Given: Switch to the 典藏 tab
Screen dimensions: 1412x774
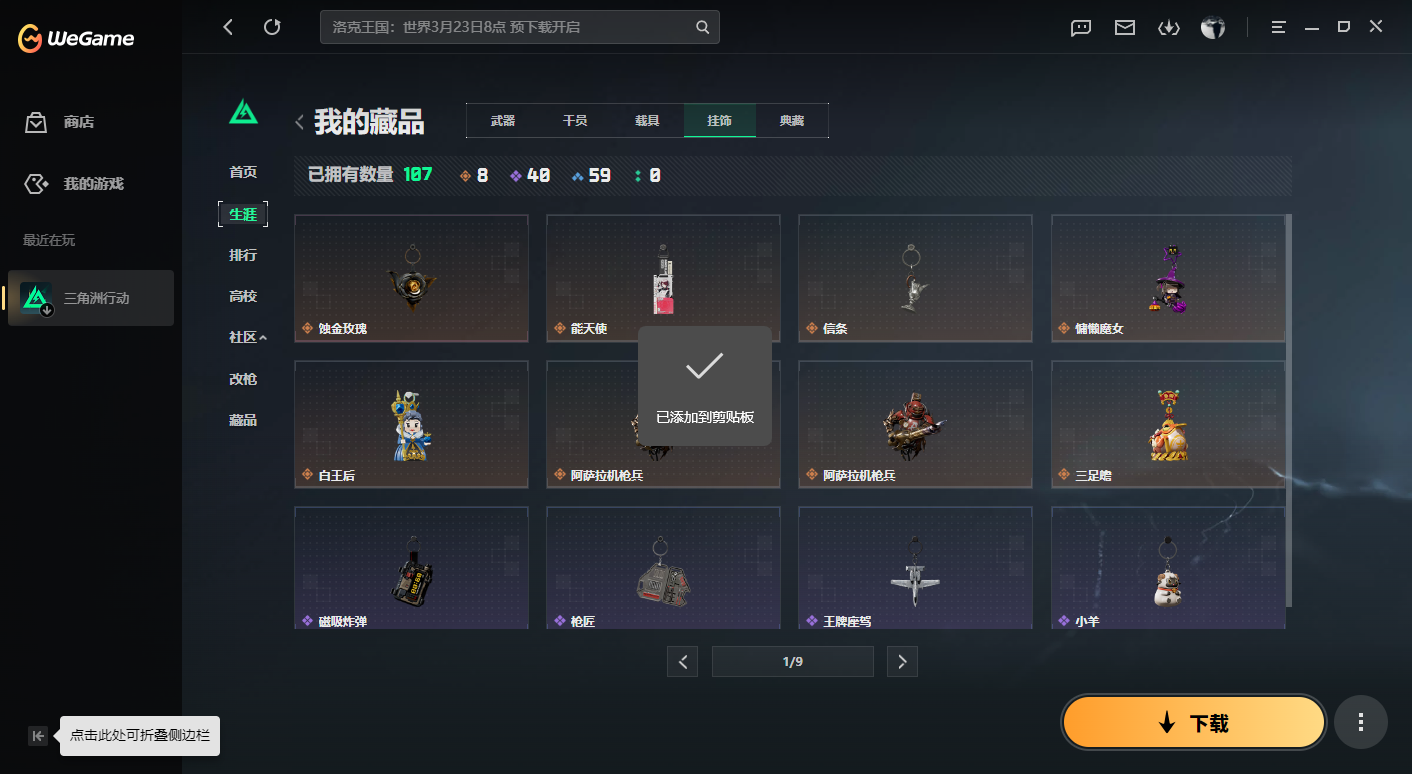Looking at the screenshot, I should click(x=792, y=120).
